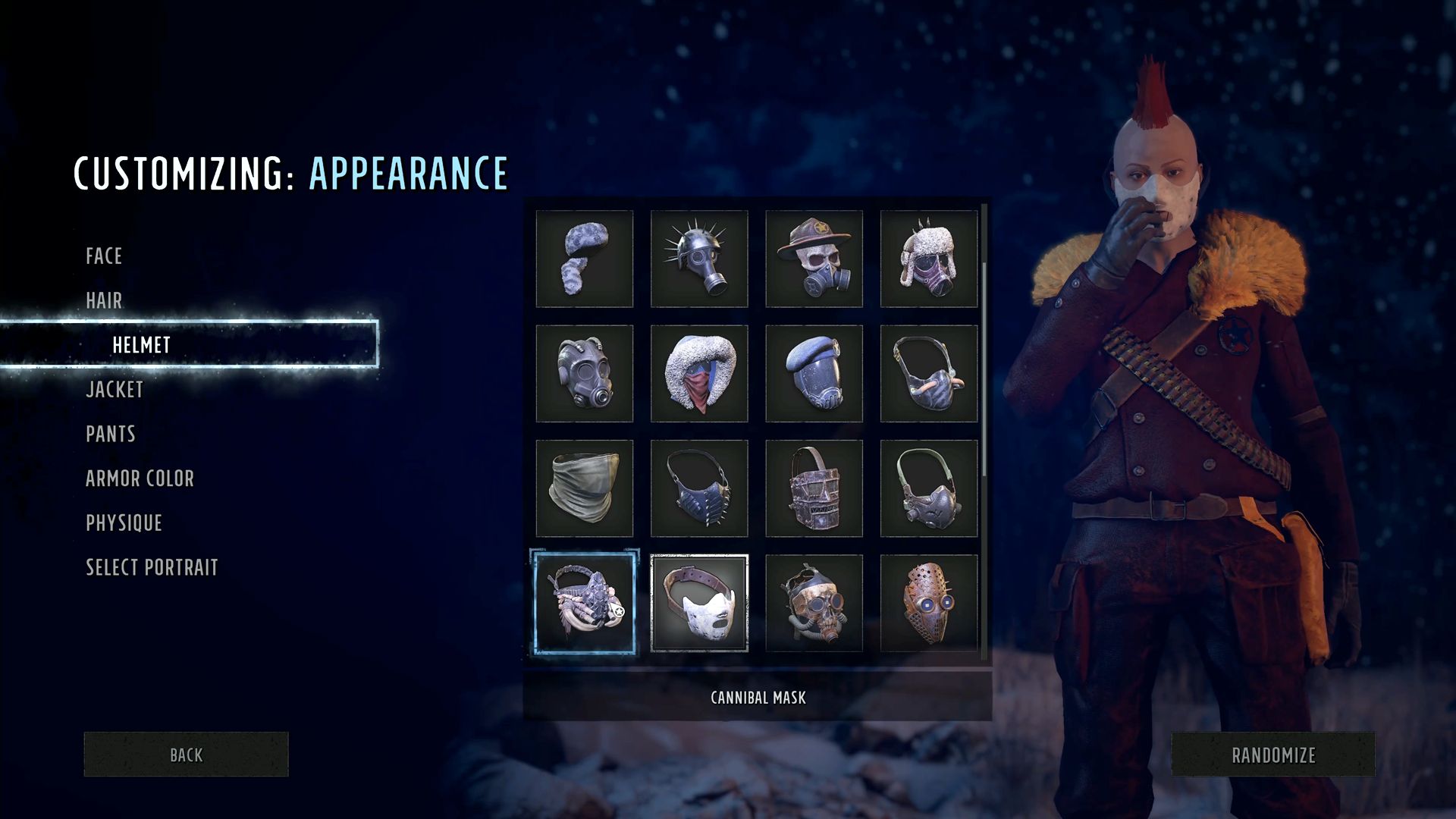This screenshot has height=819, width=1456.
Task: Select the white cannibal mask tile
Action: [x=699, y=603]
